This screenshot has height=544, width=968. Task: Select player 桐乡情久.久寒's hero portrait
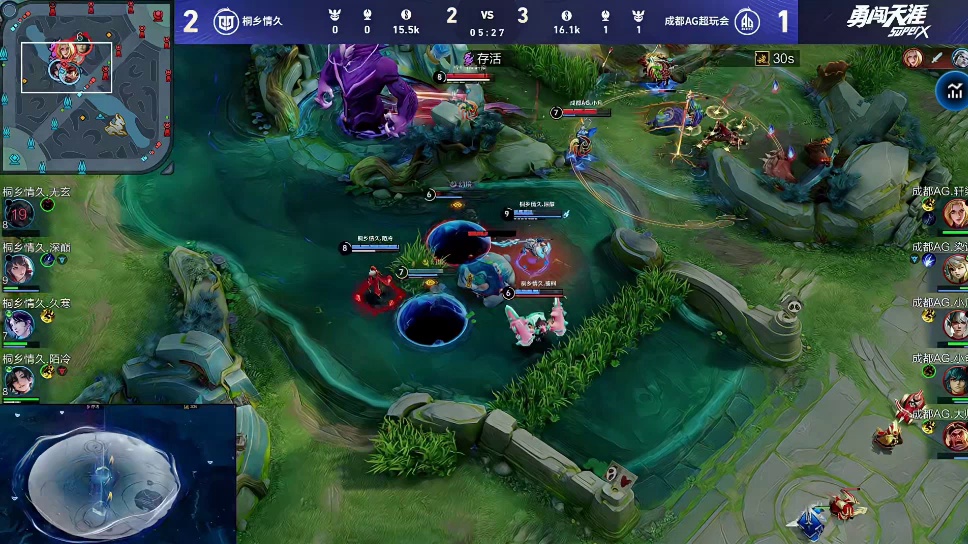click(x=19, y=324)
